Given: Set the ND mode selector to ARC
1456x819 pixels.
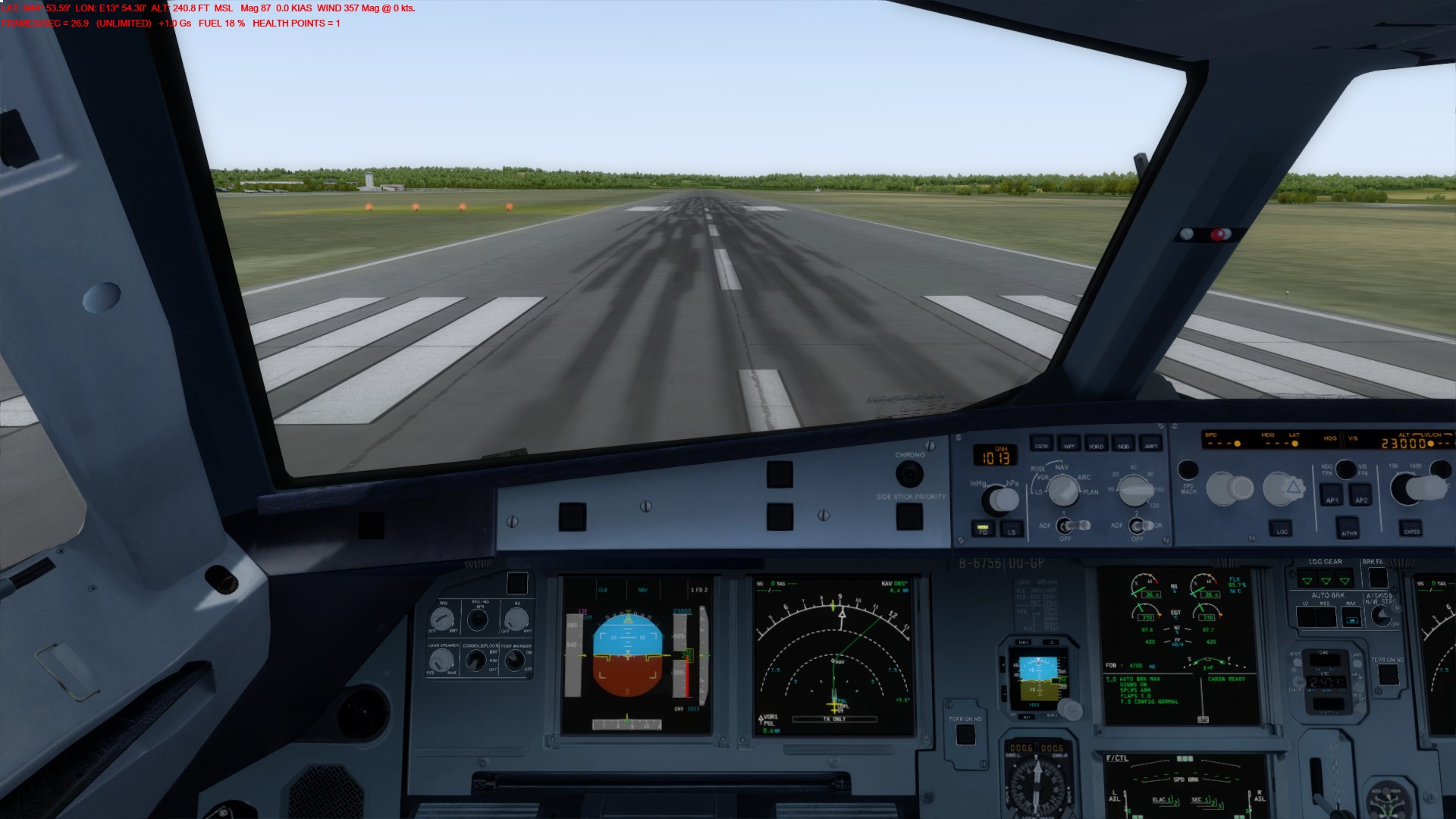Looking at the screenshot, I should click(1063, 491).
